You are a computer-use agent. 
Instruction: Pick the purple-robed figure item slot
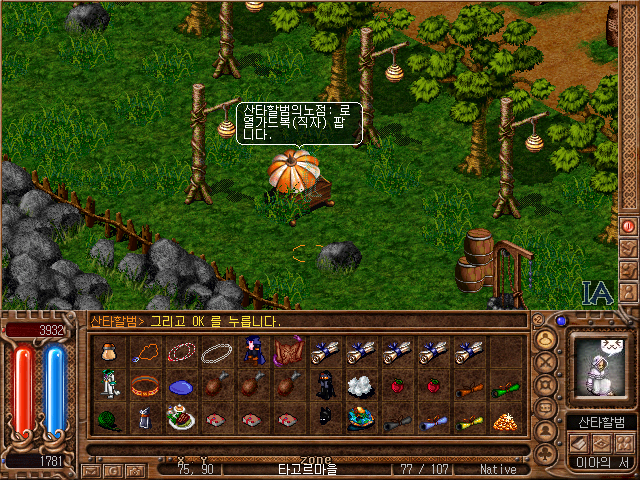253,352
